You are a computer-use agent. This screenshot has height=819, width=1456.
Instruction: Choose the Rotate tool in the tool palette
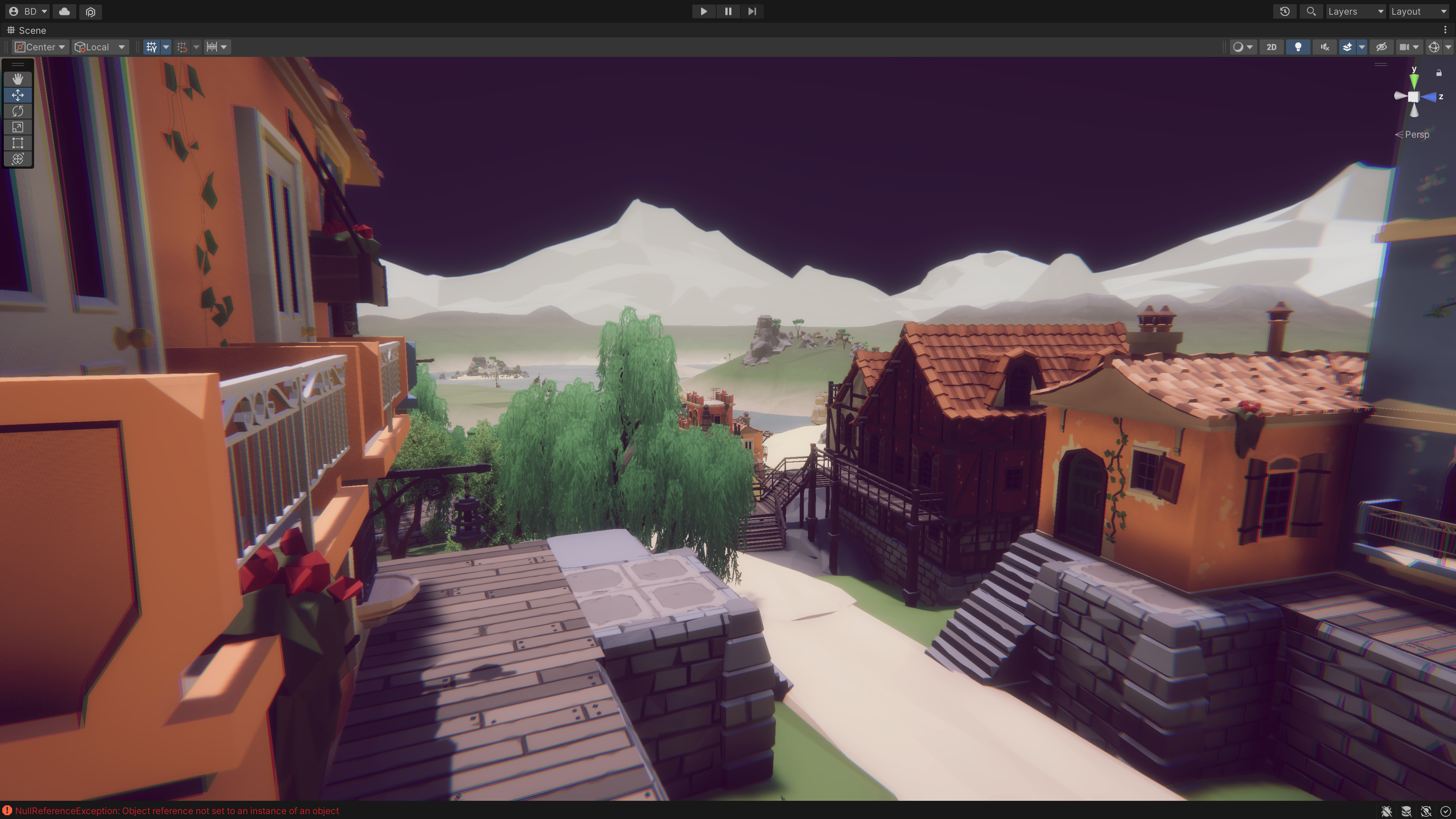[17, 111]
